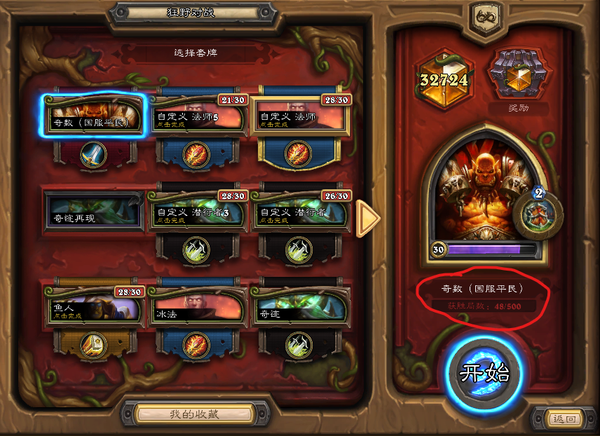600x436 pixels.
Task: Select the 奇数（国服平民） warrior deck
Action: pos(95,118)
